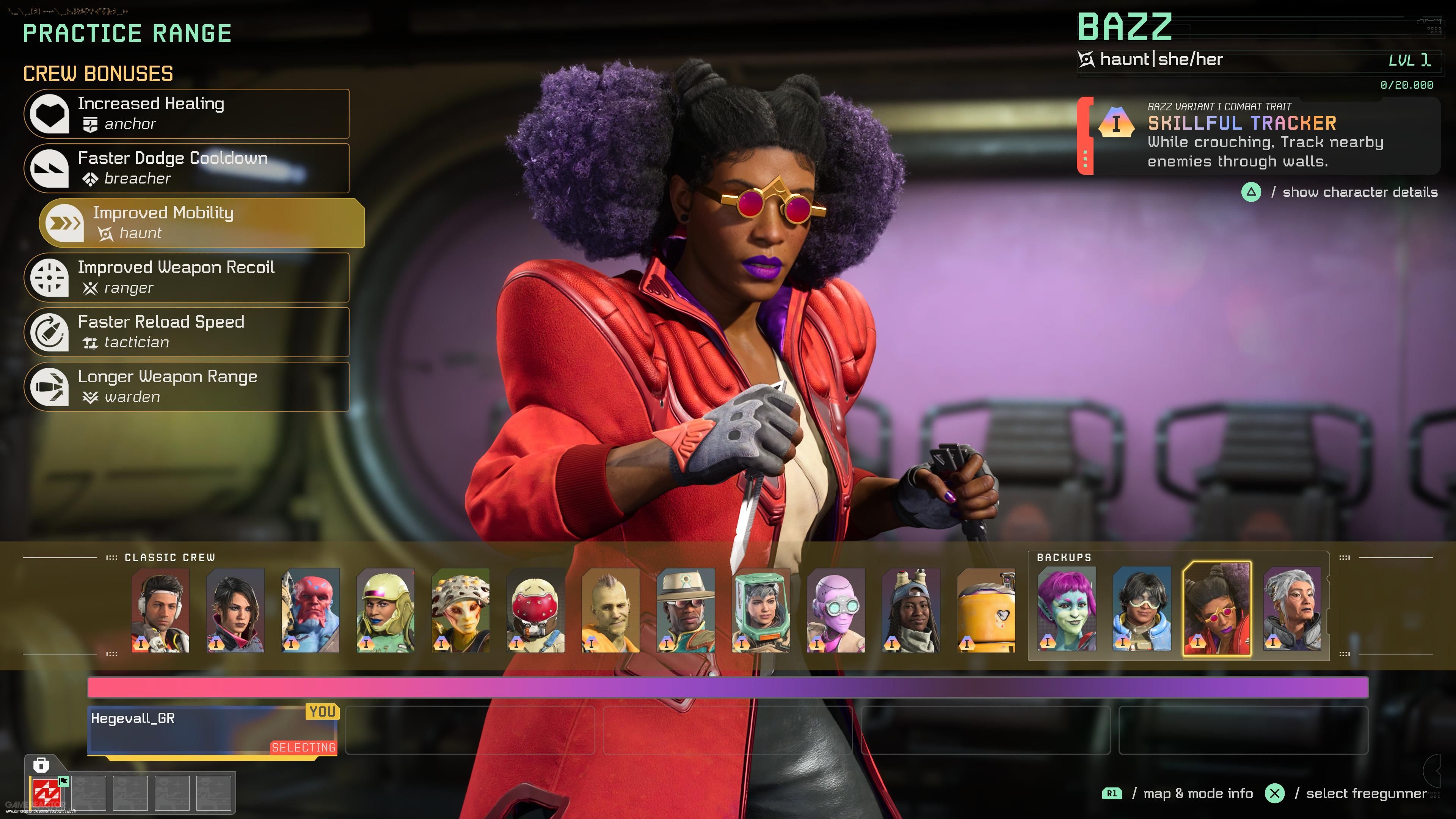Pick the freegunner in the yellow-green helmet
The height and width of the screenshot is (819, 1456).
(x=386, y=610)
